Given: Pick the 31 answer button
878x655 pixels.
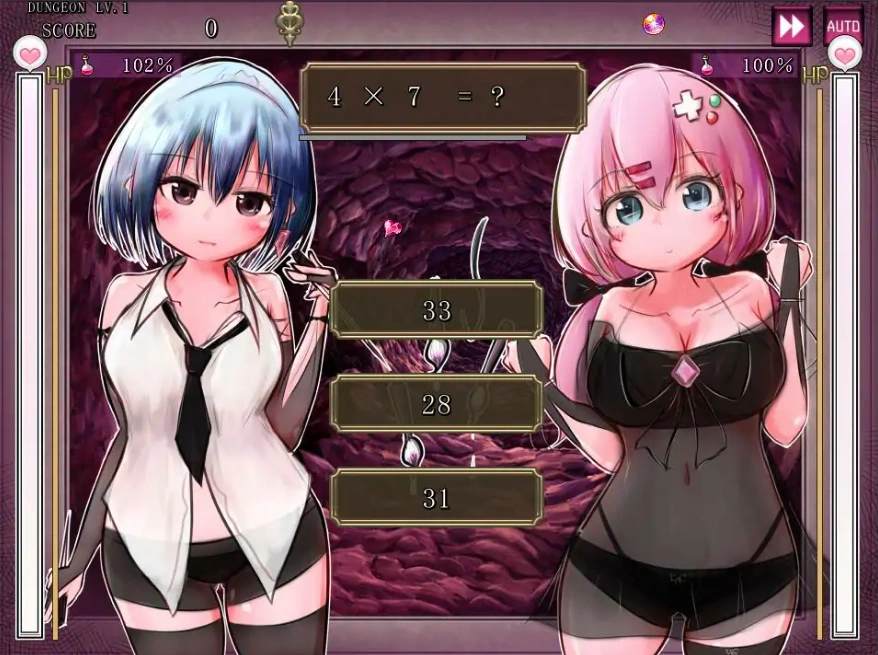Looking at the screenshot, I should pos(437,497).
